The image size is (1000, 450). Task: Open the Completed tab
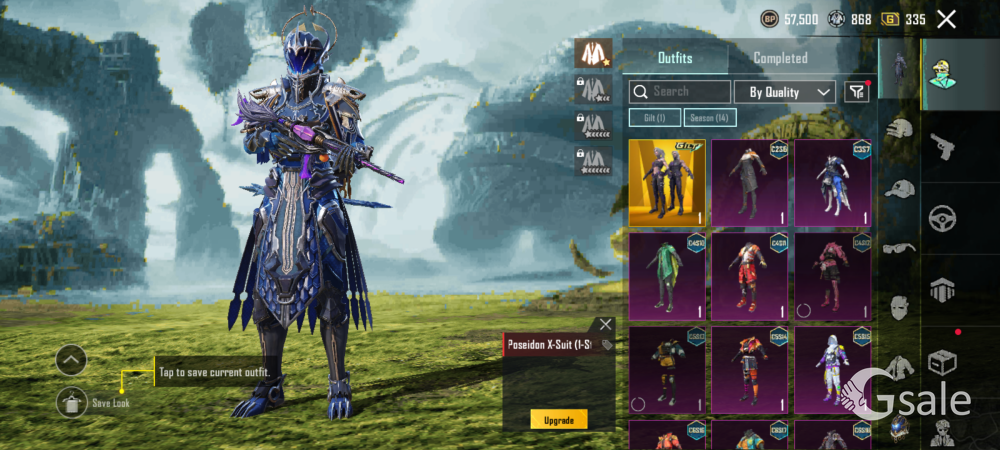[780, 58]
